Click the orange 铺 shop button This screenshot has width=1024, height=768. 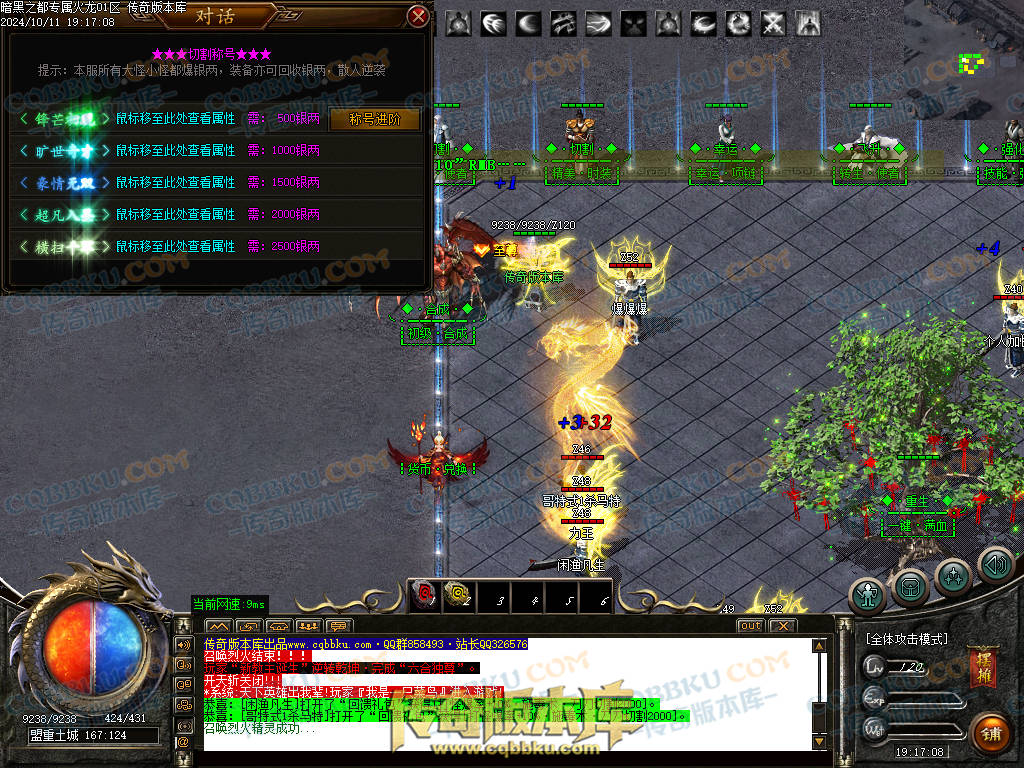(x=991, y=733)
